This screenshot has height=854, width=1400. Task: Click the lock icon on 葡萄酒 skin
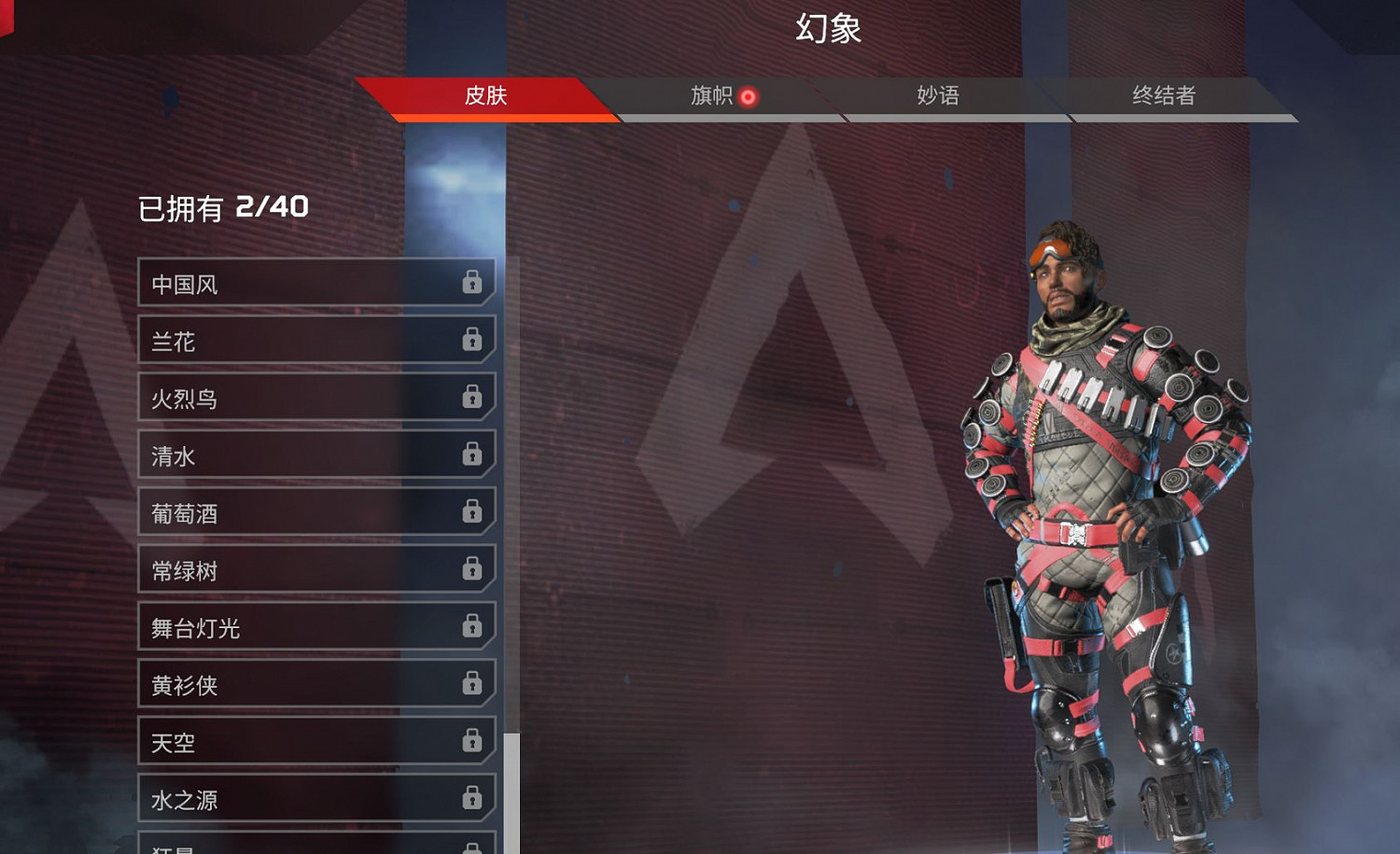click(472, 513)
